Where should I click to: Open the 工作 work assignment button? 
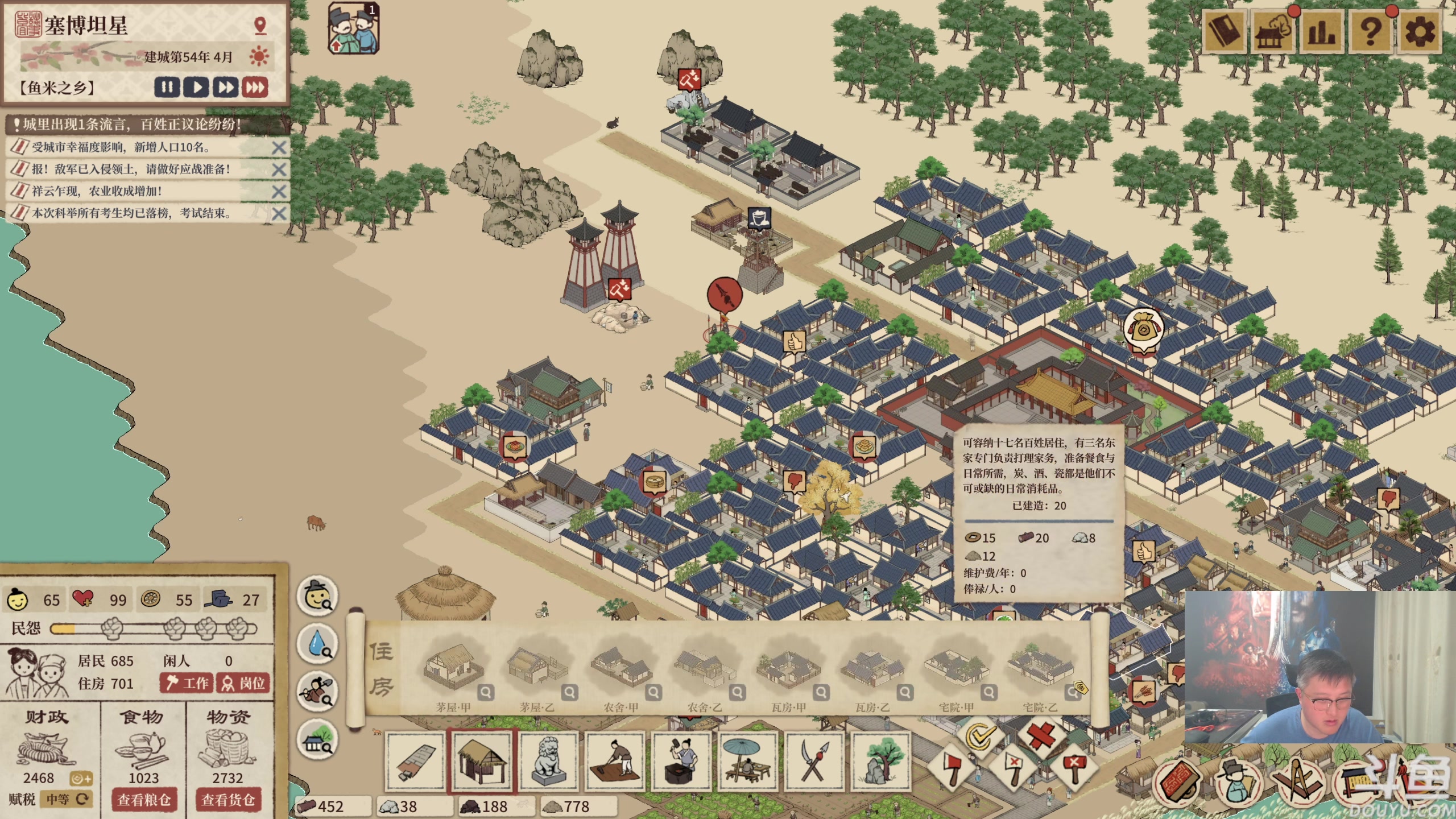(187, 683)
